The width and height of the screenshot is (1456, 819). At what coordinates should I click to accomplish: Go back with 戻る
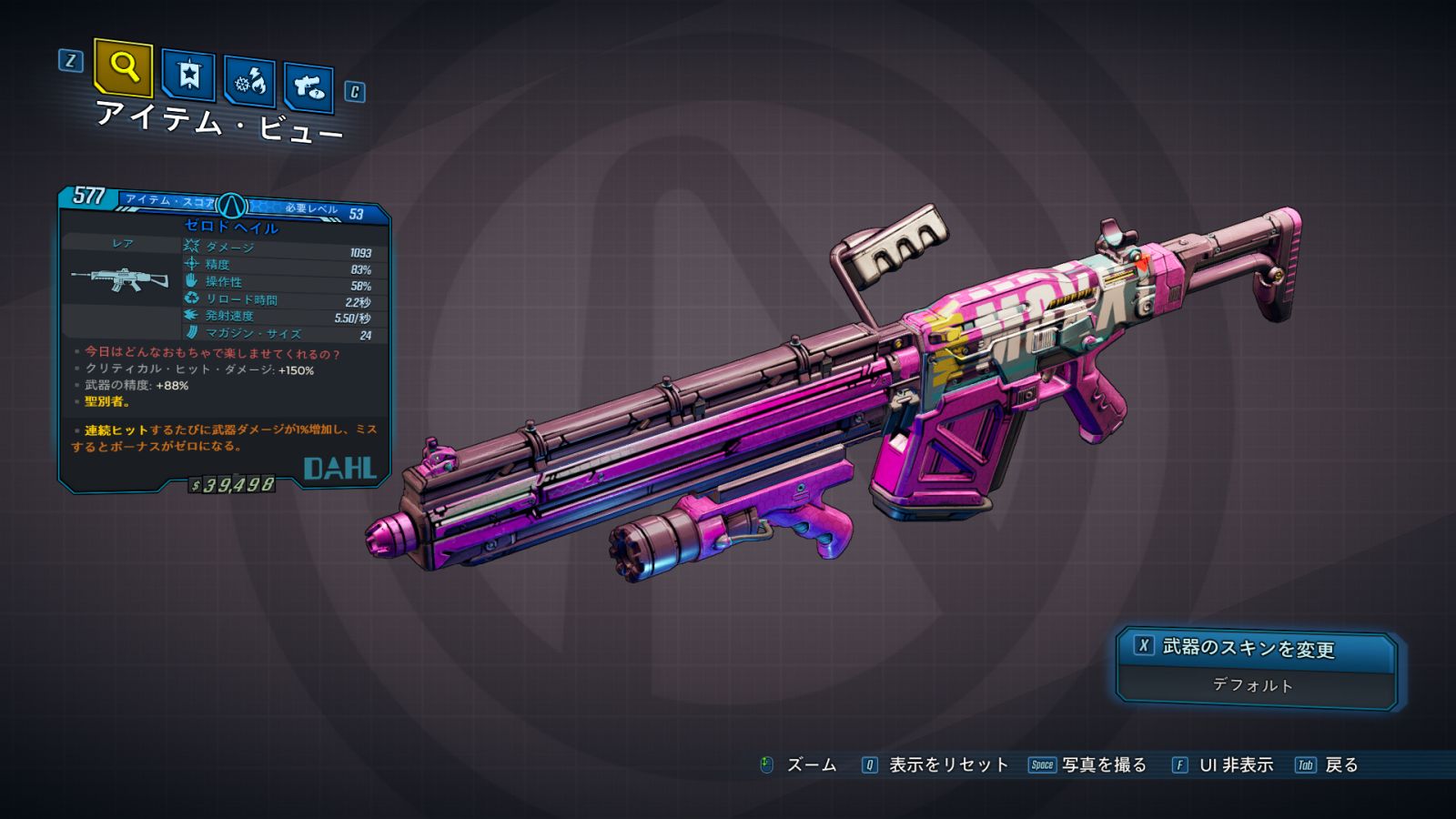coord(1340,765)
